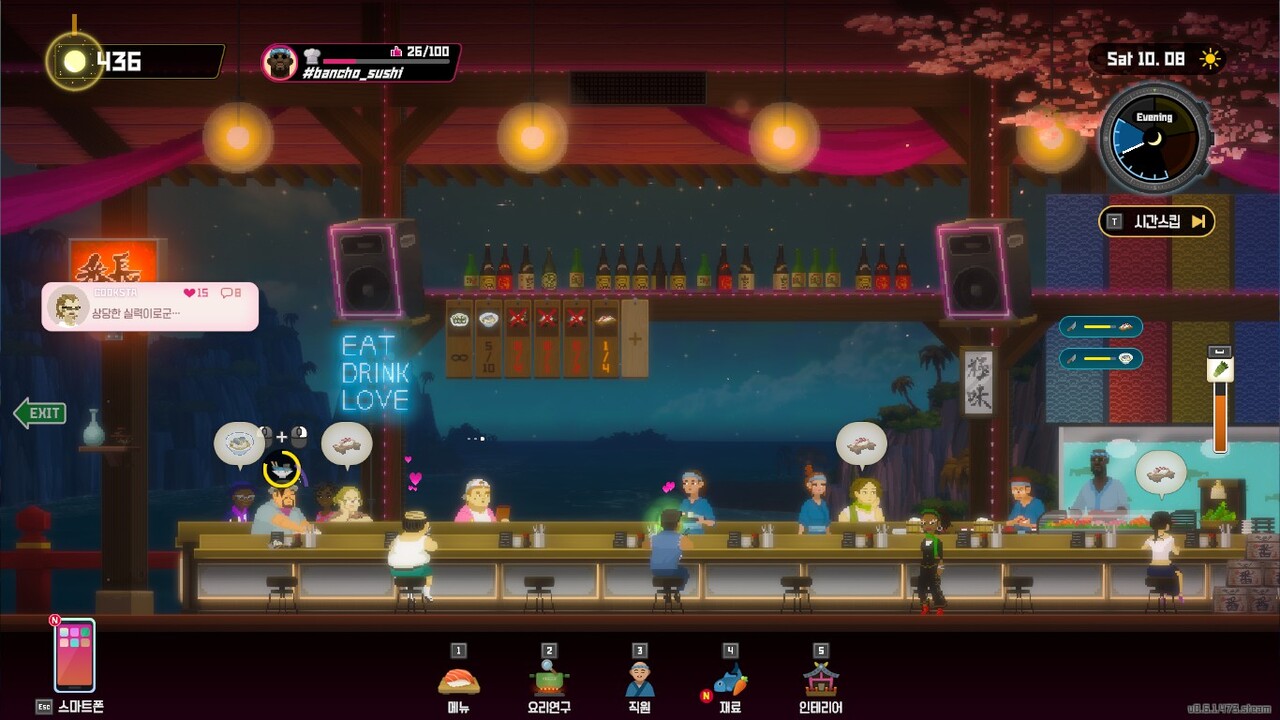Select the 5/10 dish menu board plaque

pos(489,338)
